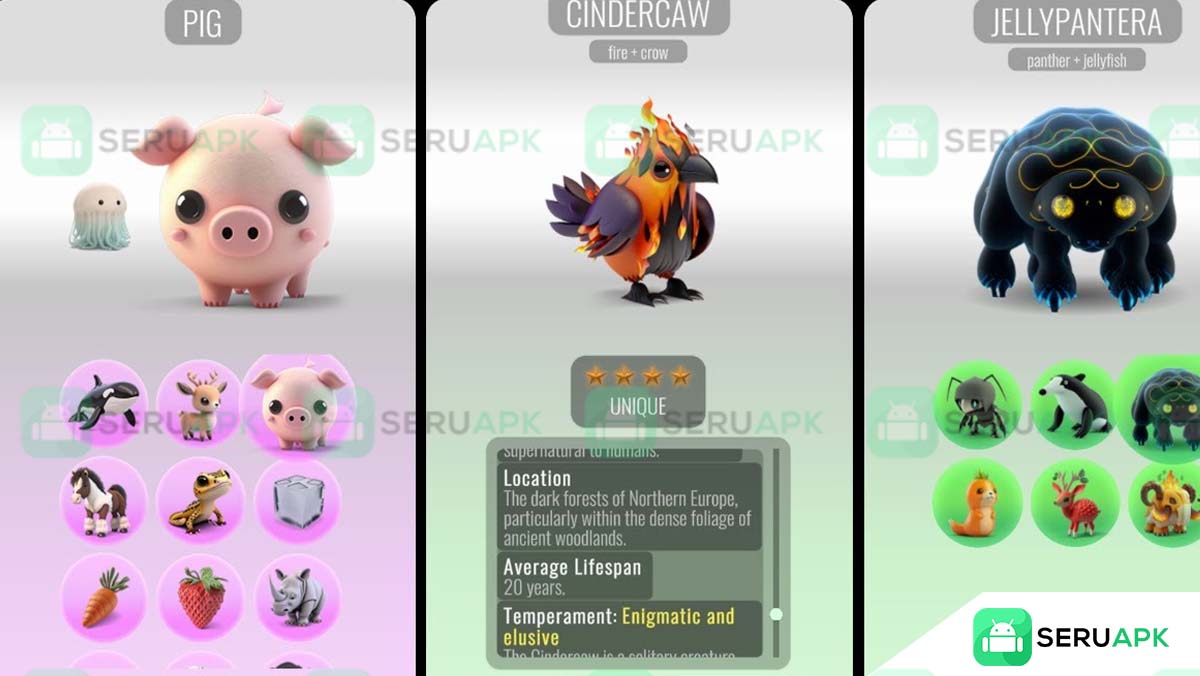
Task: Select the orca whale tile
Action: [104, 403]
